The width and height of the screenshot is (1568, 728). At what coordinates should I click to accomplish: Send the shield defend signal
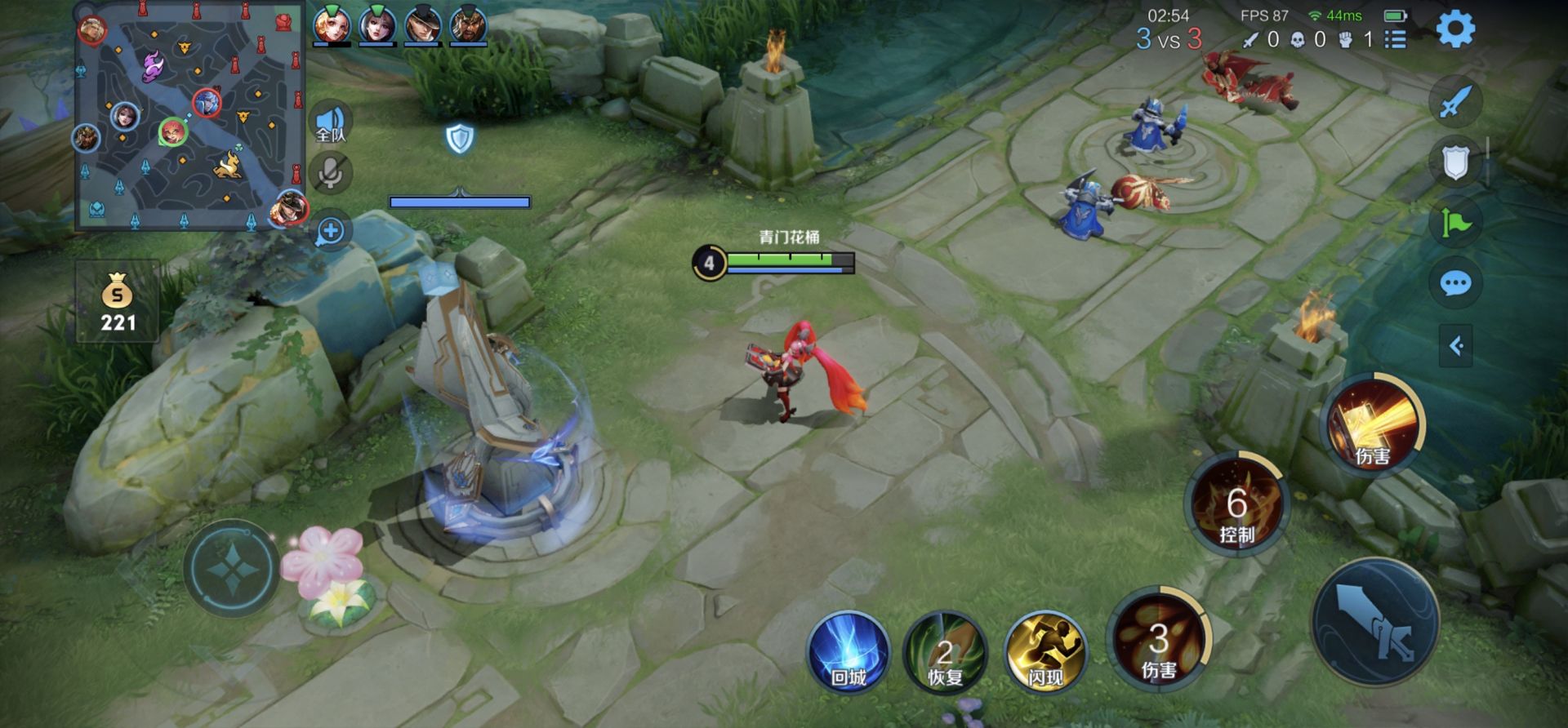pos(1455,162)
